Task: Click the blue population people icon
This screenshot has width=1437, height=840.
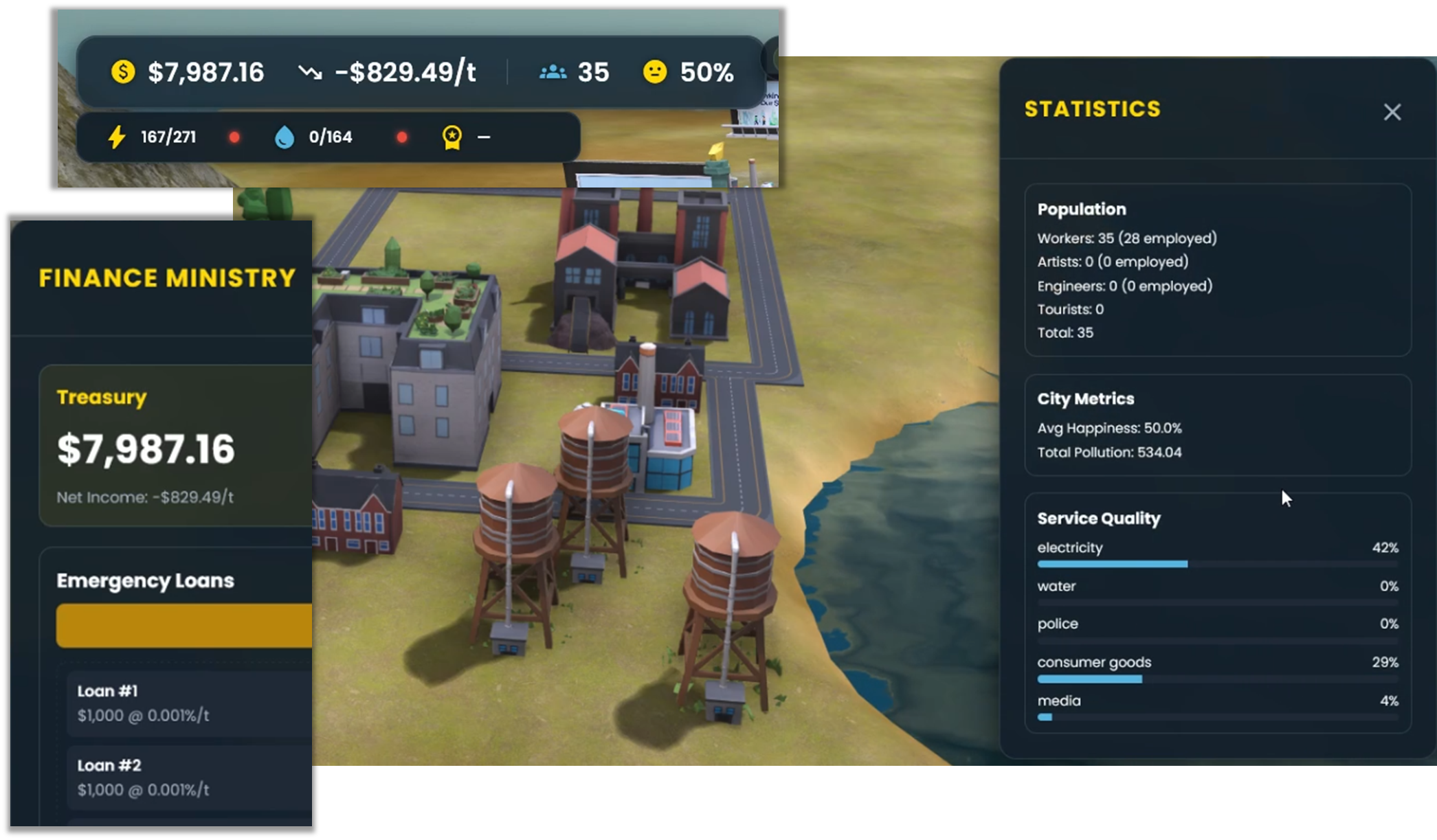Action: (552, 71)
